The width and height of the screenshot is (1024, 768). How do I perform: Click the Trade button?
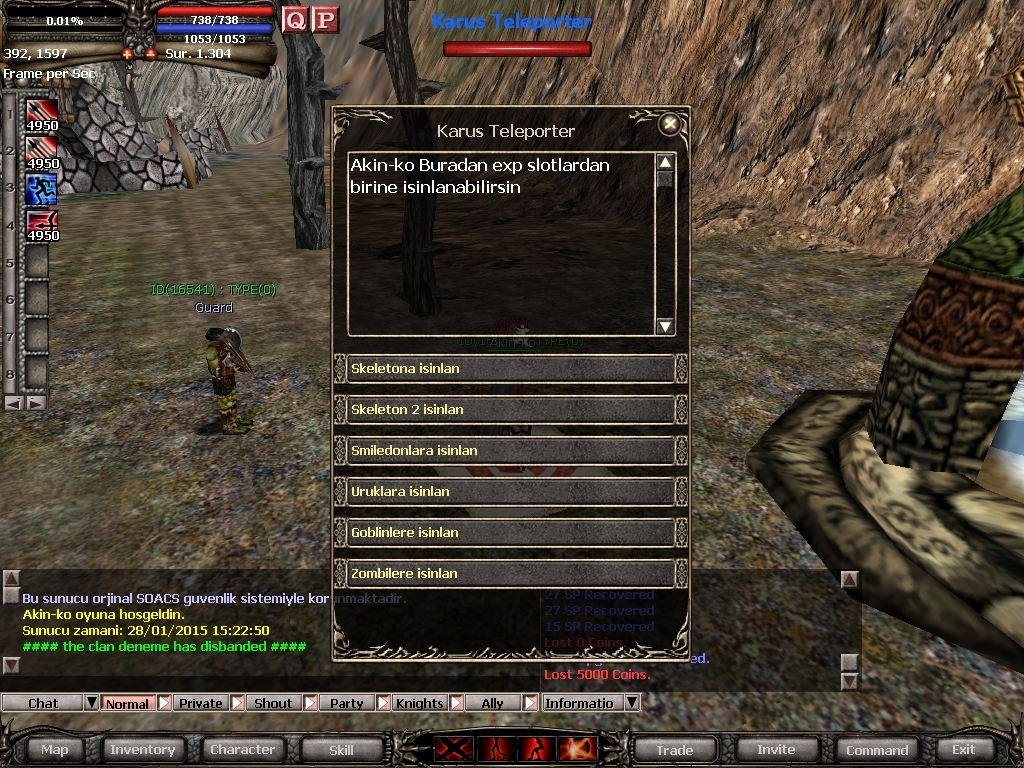point(675,749)
